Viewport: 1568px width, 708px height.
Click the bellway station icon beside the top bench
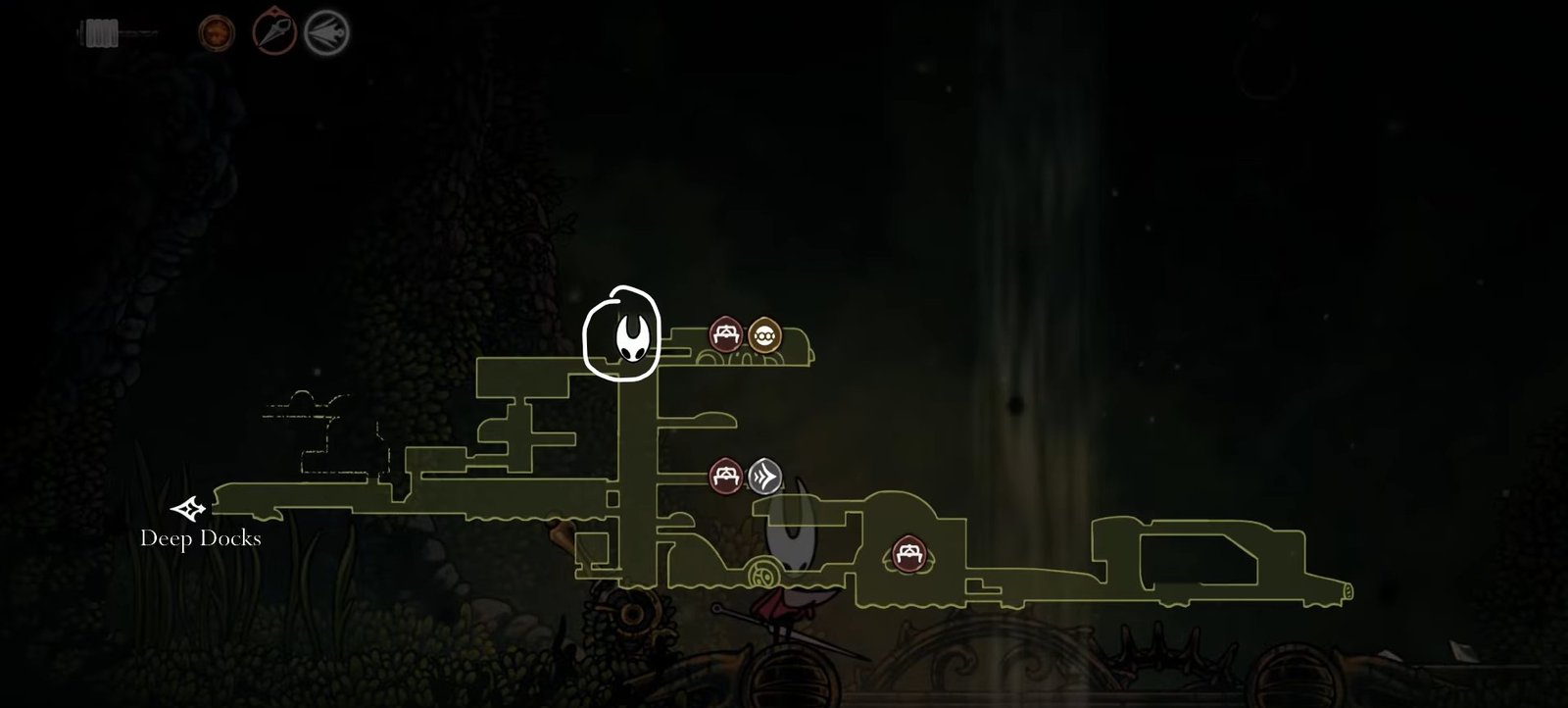pos(764,333)
